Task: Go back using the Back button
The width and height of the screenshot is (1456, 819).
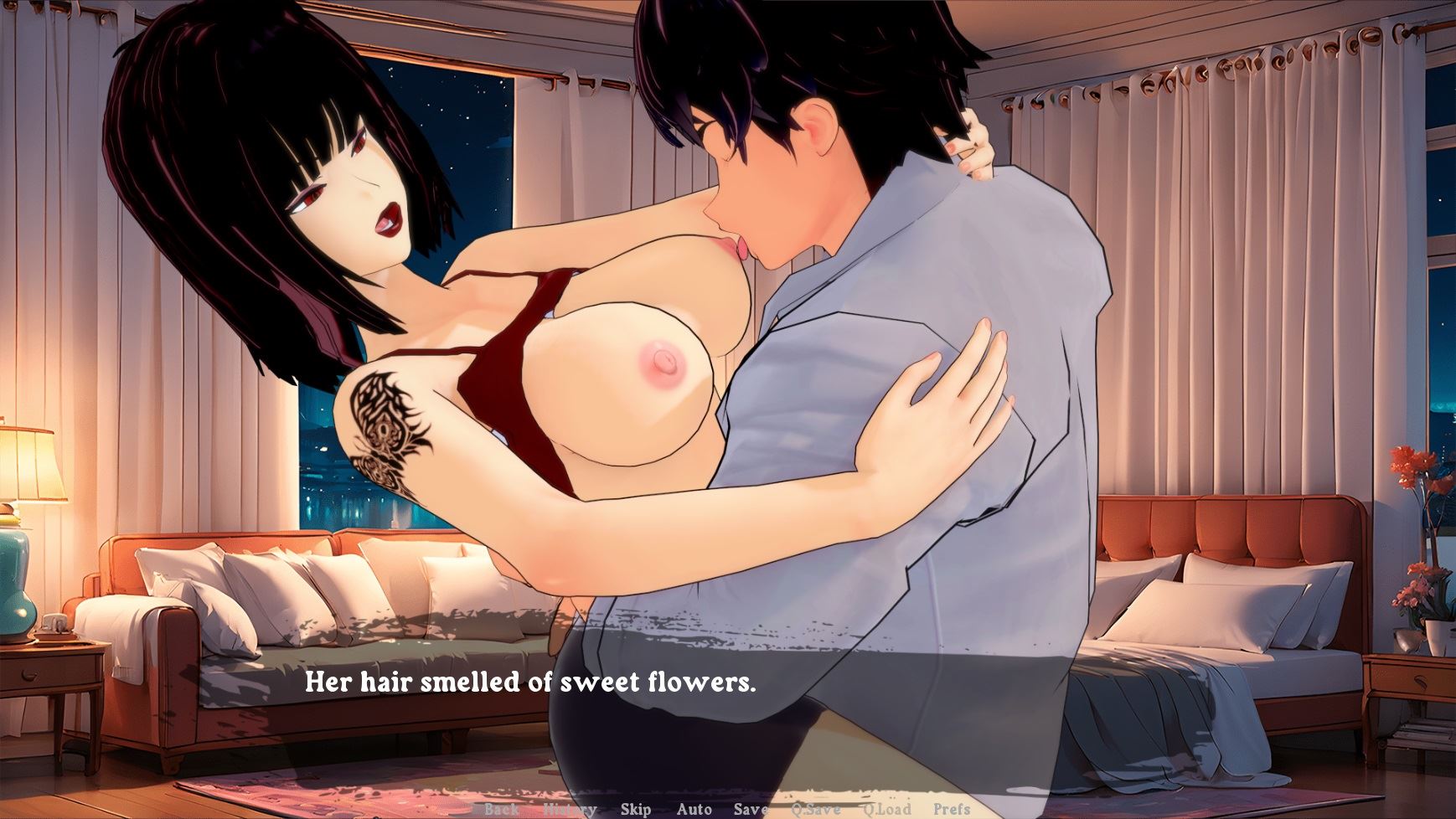Action: 501,809
